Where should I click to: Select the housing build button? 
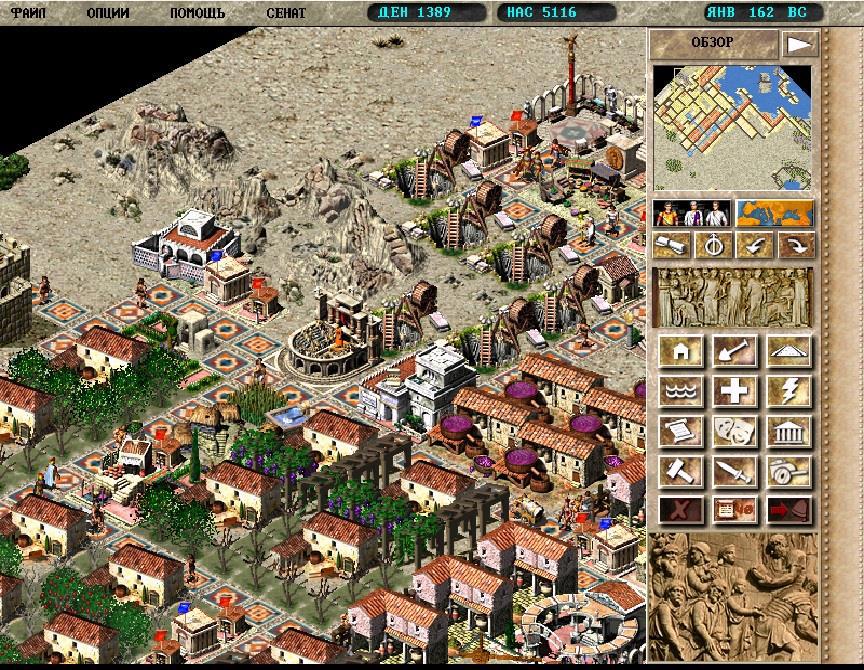680,352
